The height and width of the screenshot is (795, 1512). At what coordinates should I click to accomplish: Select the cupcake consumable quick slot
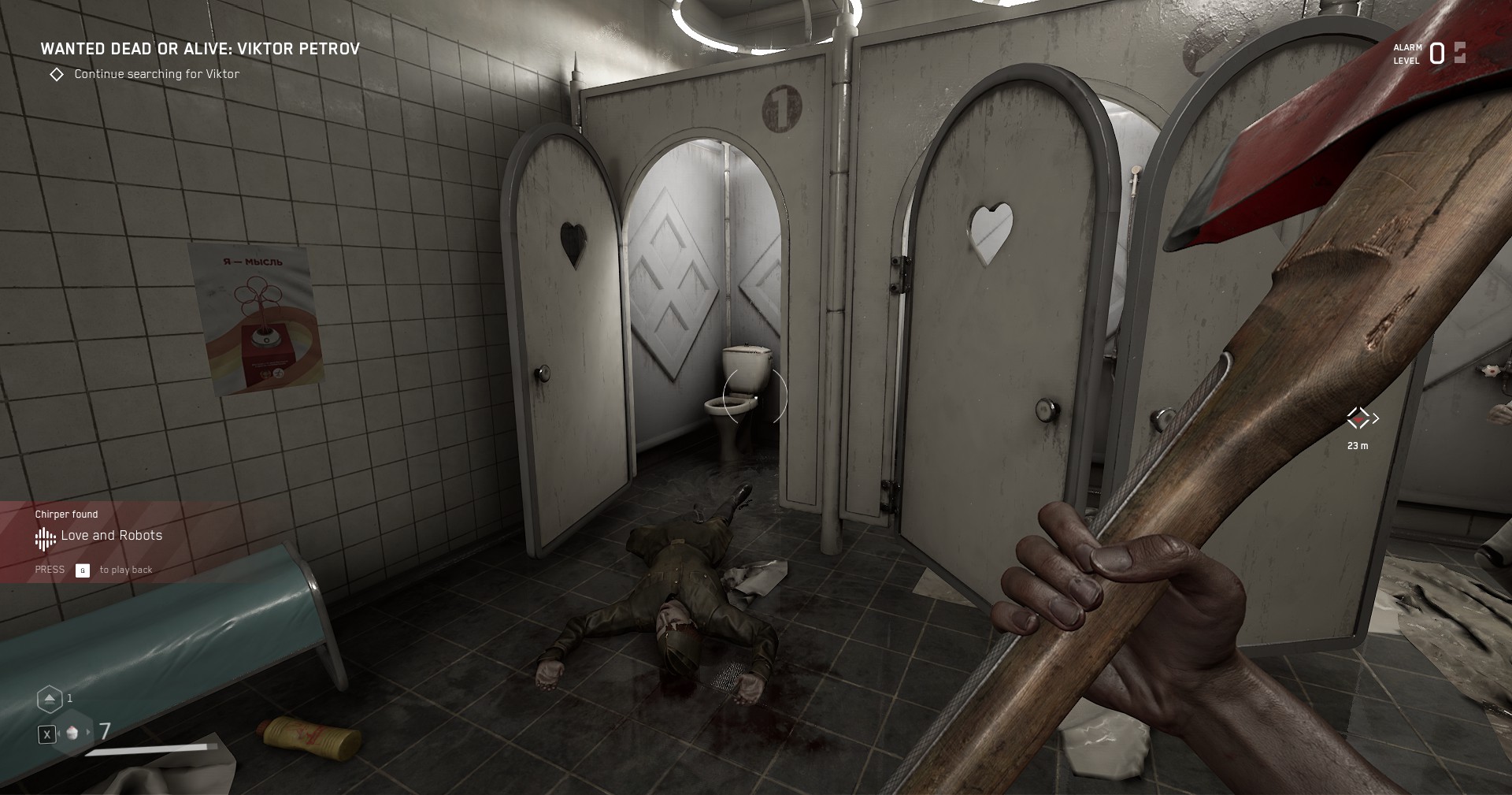[x=72, y=733]
